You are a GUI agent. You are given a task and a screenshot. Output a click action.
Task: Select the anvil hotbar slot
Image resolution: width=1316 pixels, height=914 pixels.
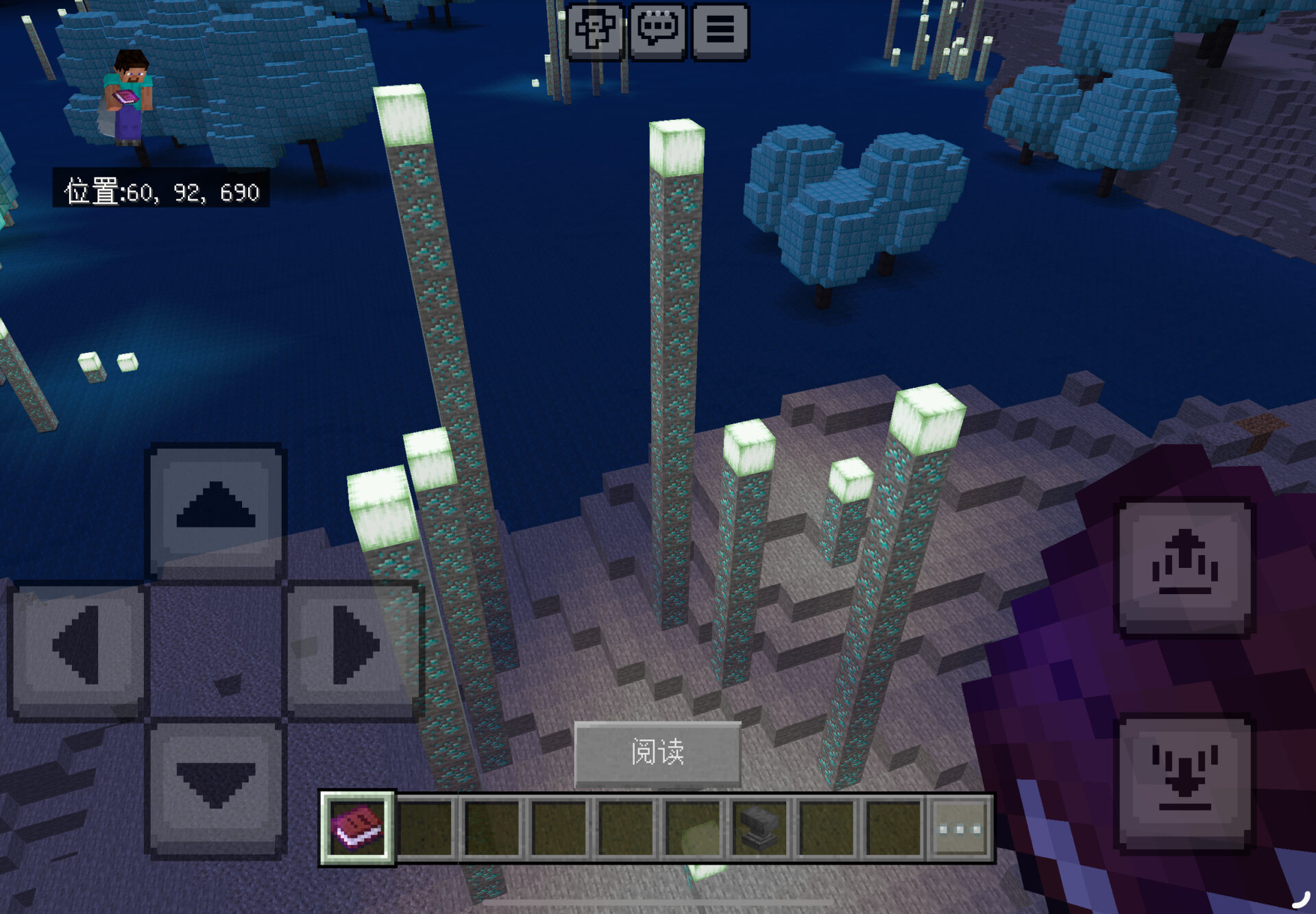(760, 828)
